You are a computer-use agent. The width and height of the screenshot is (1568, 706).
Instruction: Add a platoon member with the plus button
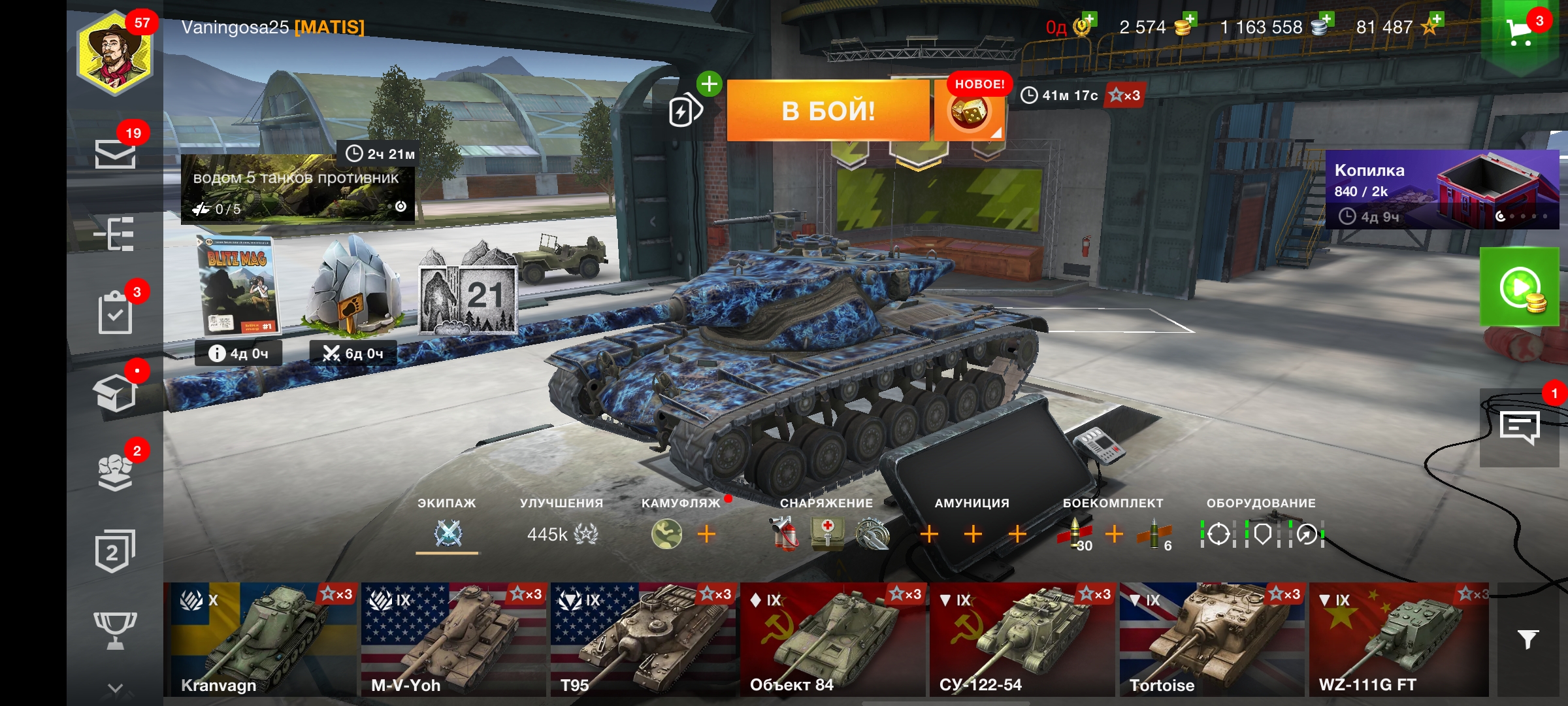[x=709, y=84]
